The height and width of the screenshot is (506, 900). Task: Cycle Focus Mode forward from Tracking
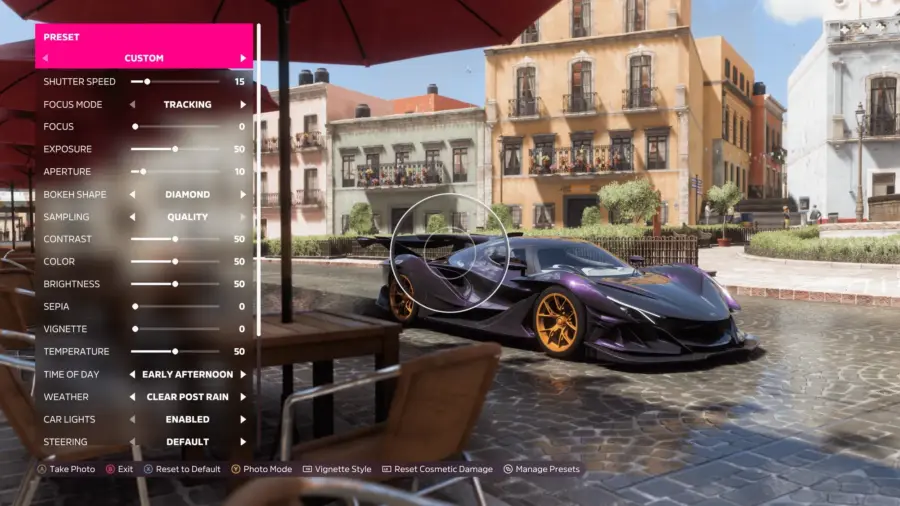click(x=243, y=104)
